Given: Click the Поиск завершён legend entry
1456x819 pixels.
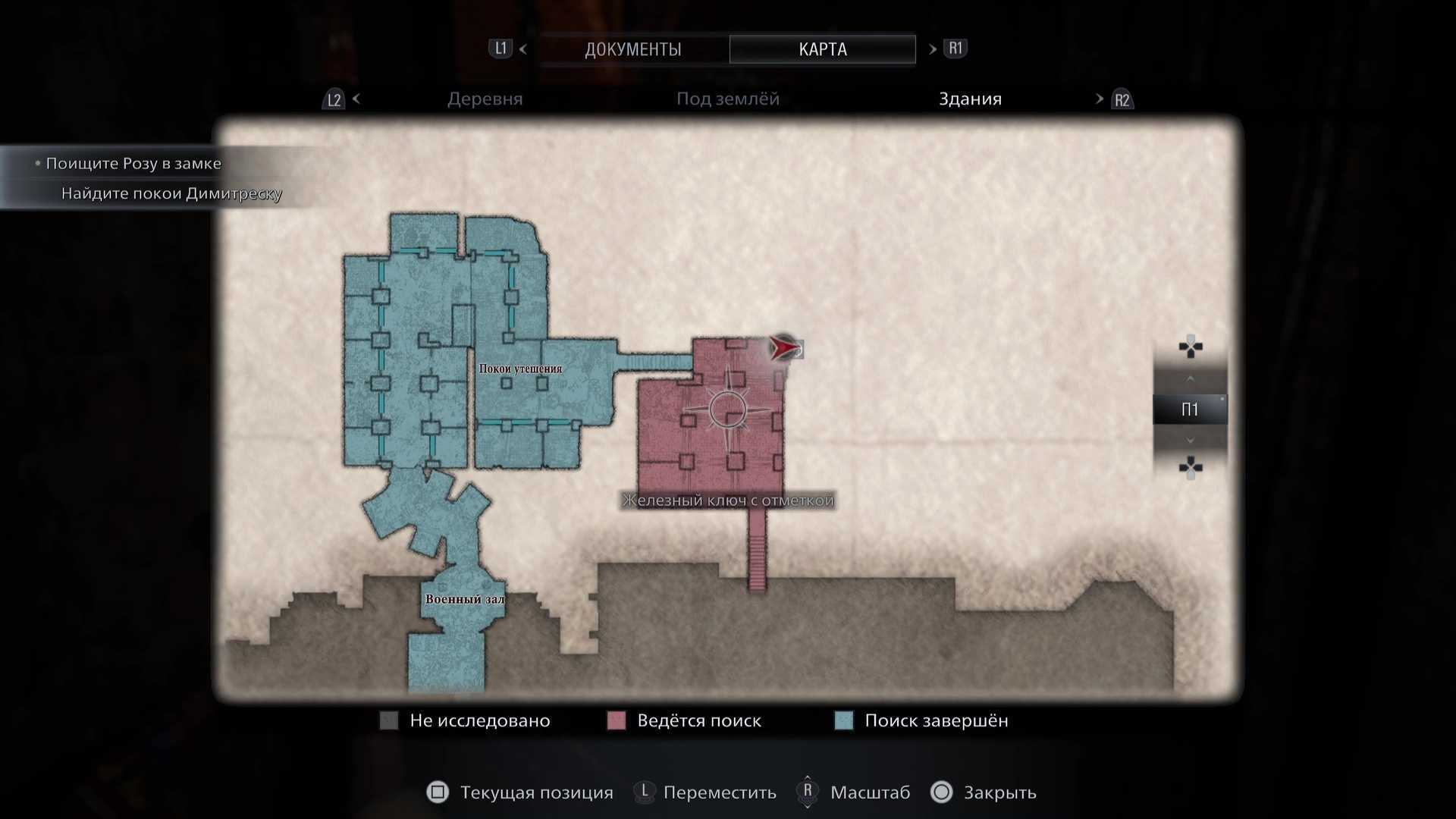Looking at the screenshot, I should pyautogui.click(x=921, y=720).
